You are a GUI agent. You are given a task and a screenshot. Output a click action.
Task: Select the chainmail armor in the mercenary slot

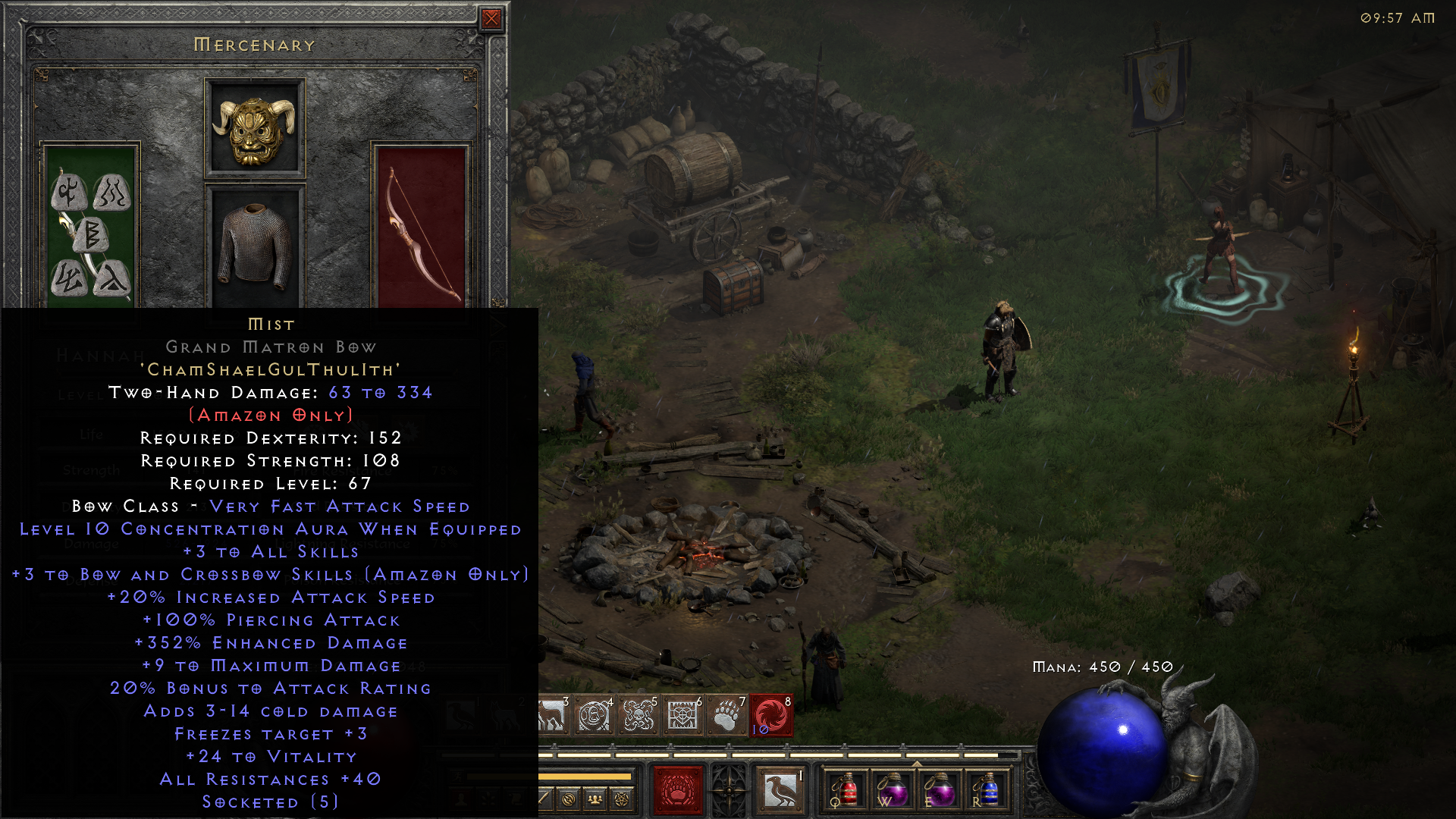(254, 243)
